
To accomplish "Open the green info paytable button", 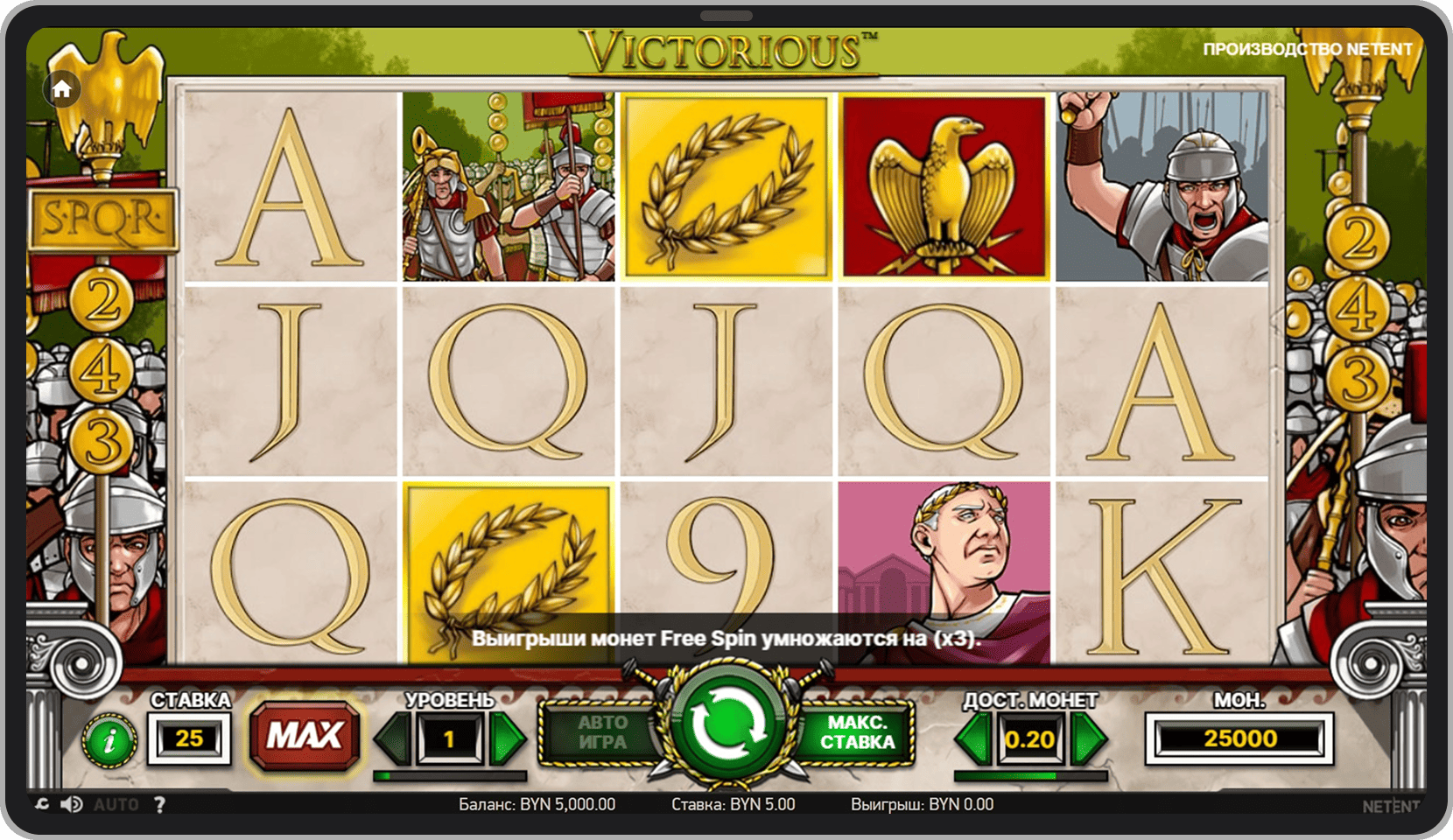I will 109,741.
